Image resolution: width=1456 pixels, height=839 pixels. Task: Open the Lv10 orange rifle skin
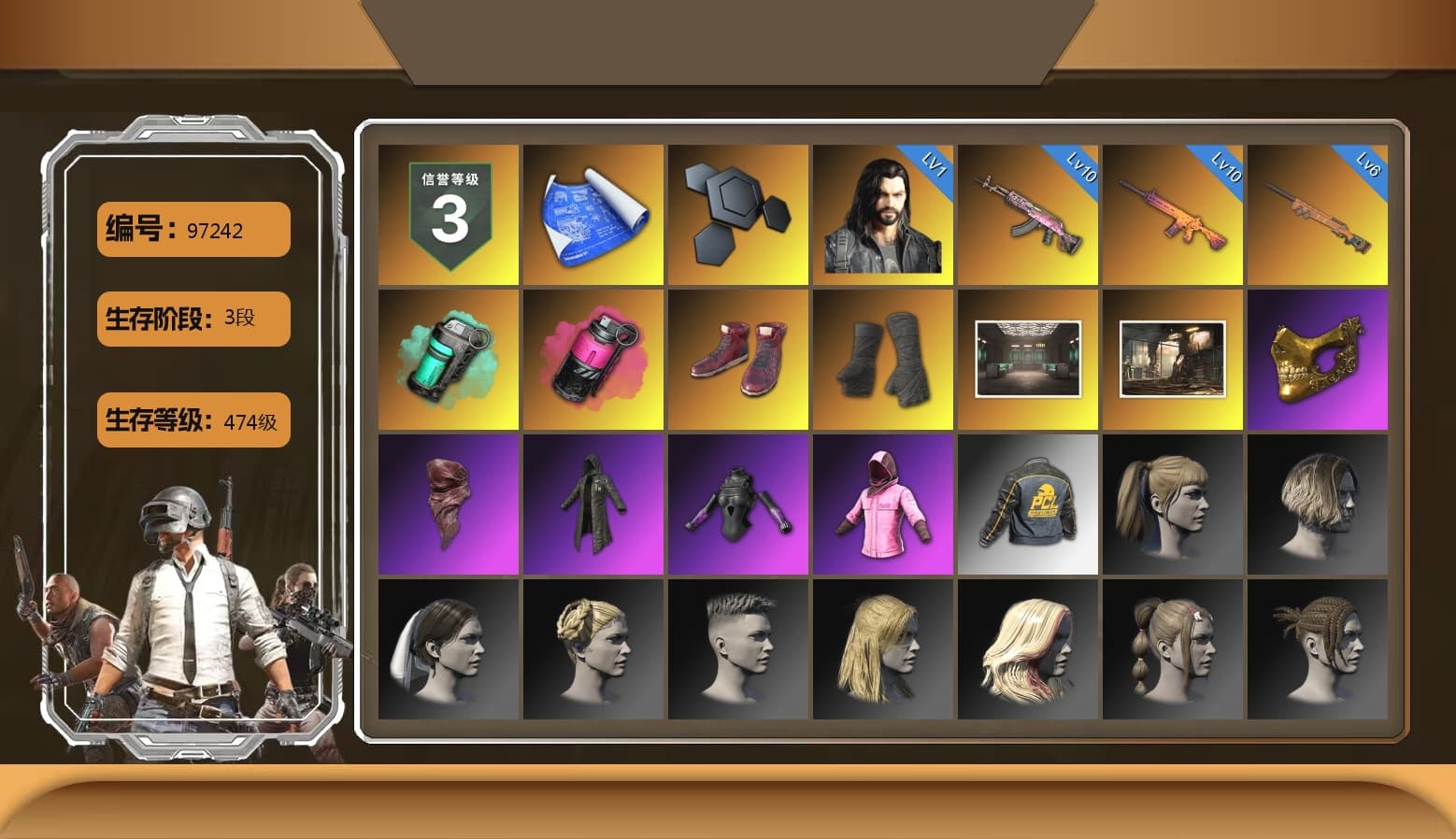(1173, 213)
